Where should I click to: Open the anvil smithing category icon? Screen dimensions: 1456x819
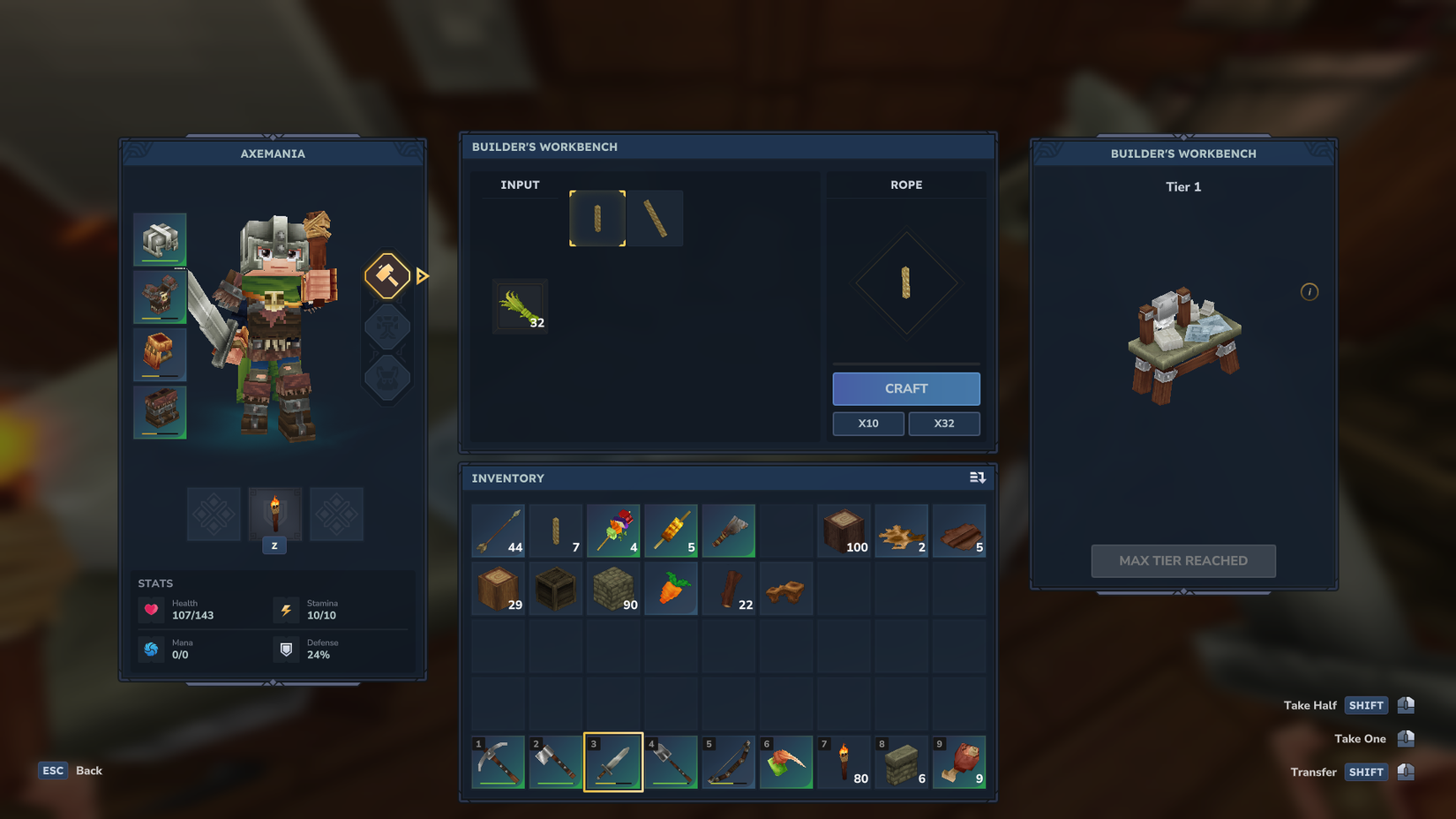[387, 327]
